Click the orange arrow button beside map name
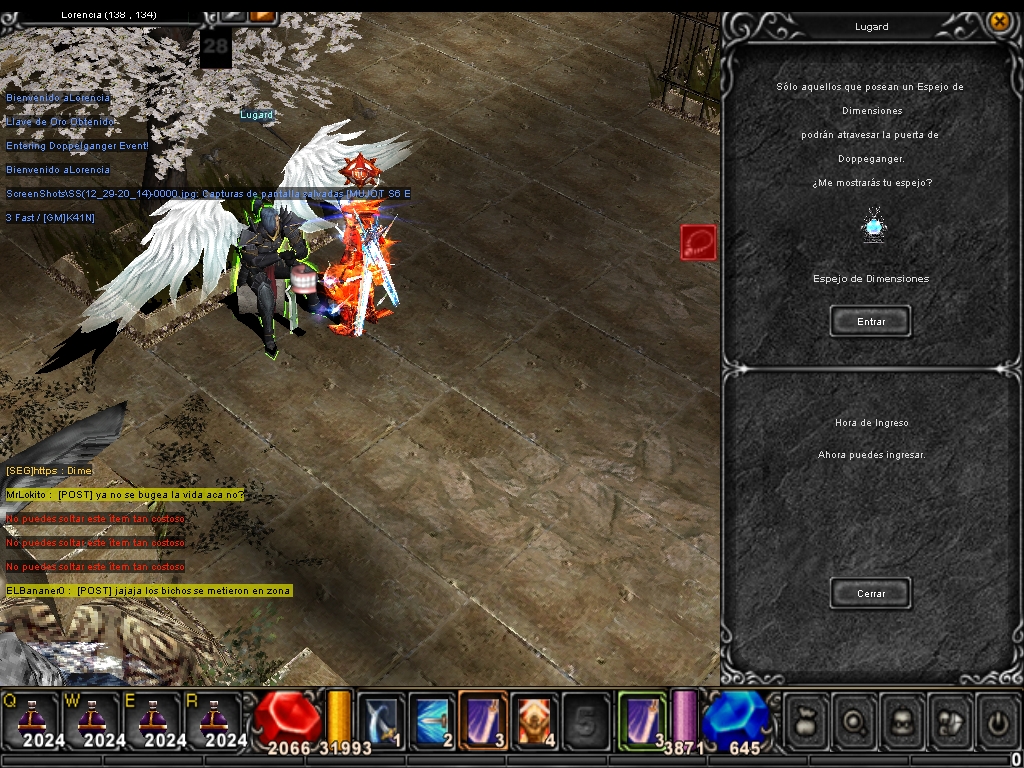 click(262, 14)
